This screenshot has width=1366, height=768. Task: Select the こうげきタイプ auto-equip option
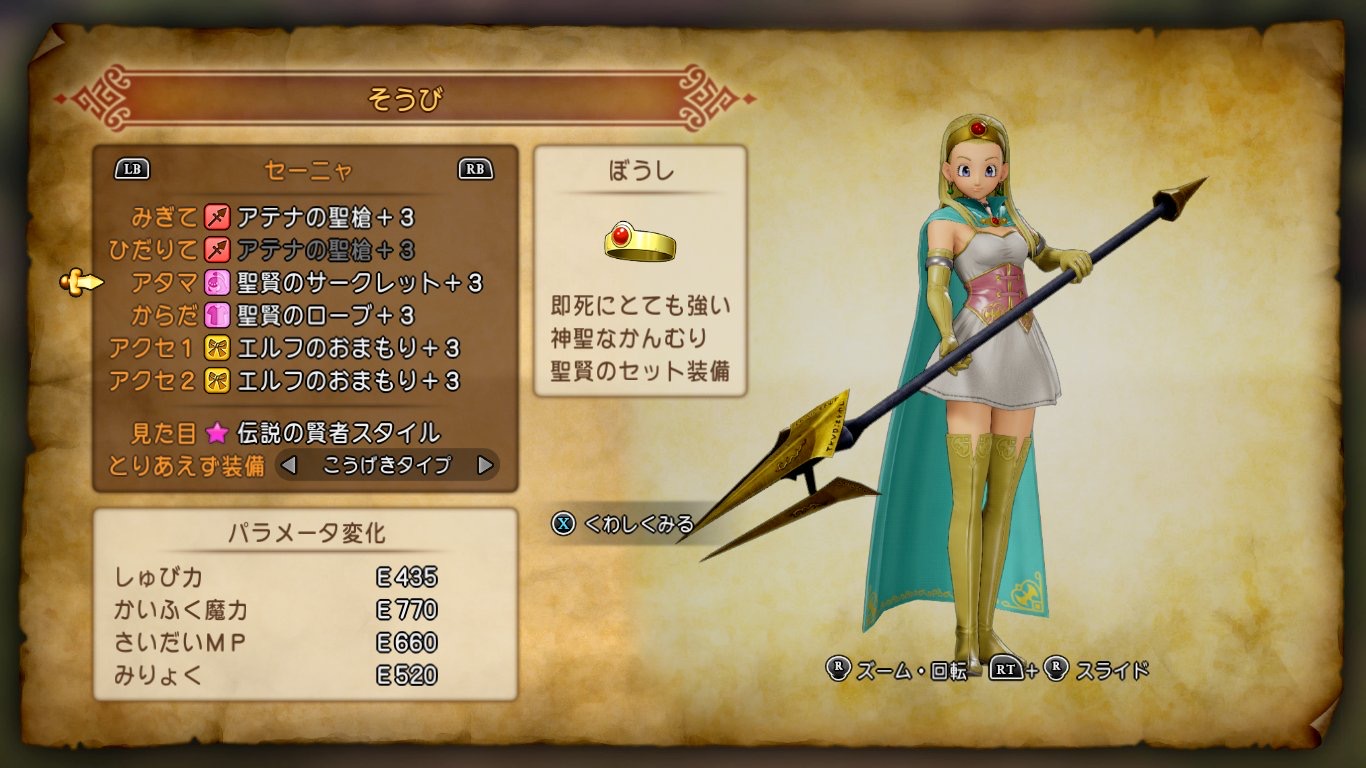coord(387,465)
